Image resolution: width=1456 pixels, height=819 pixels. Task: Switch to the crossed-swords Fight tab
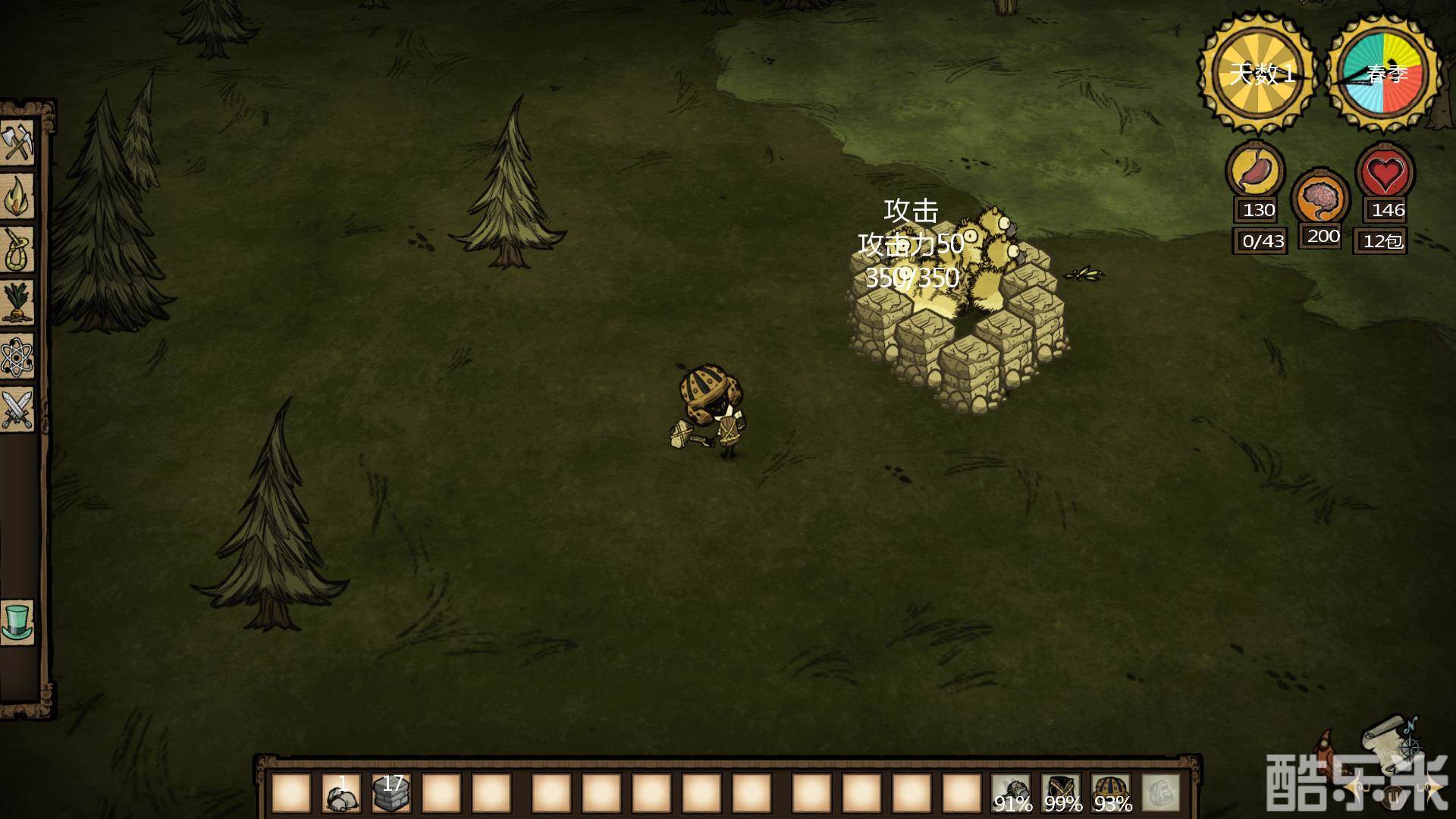click(x=18, y=408)
